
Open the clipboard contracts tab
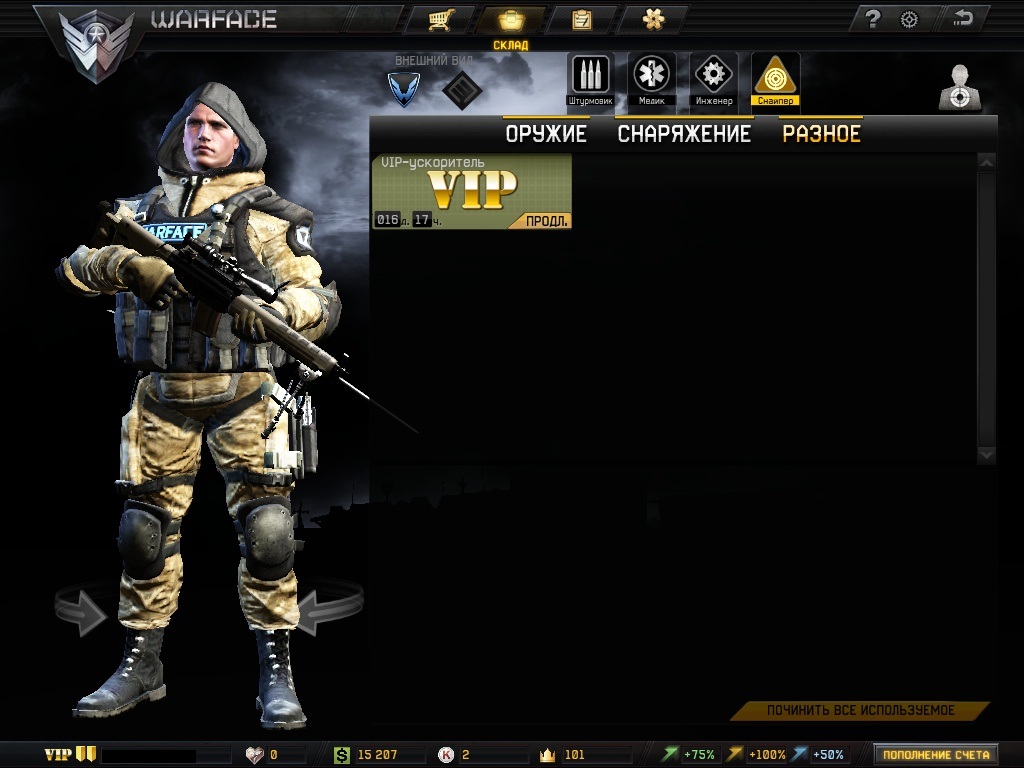coord(580,19)
